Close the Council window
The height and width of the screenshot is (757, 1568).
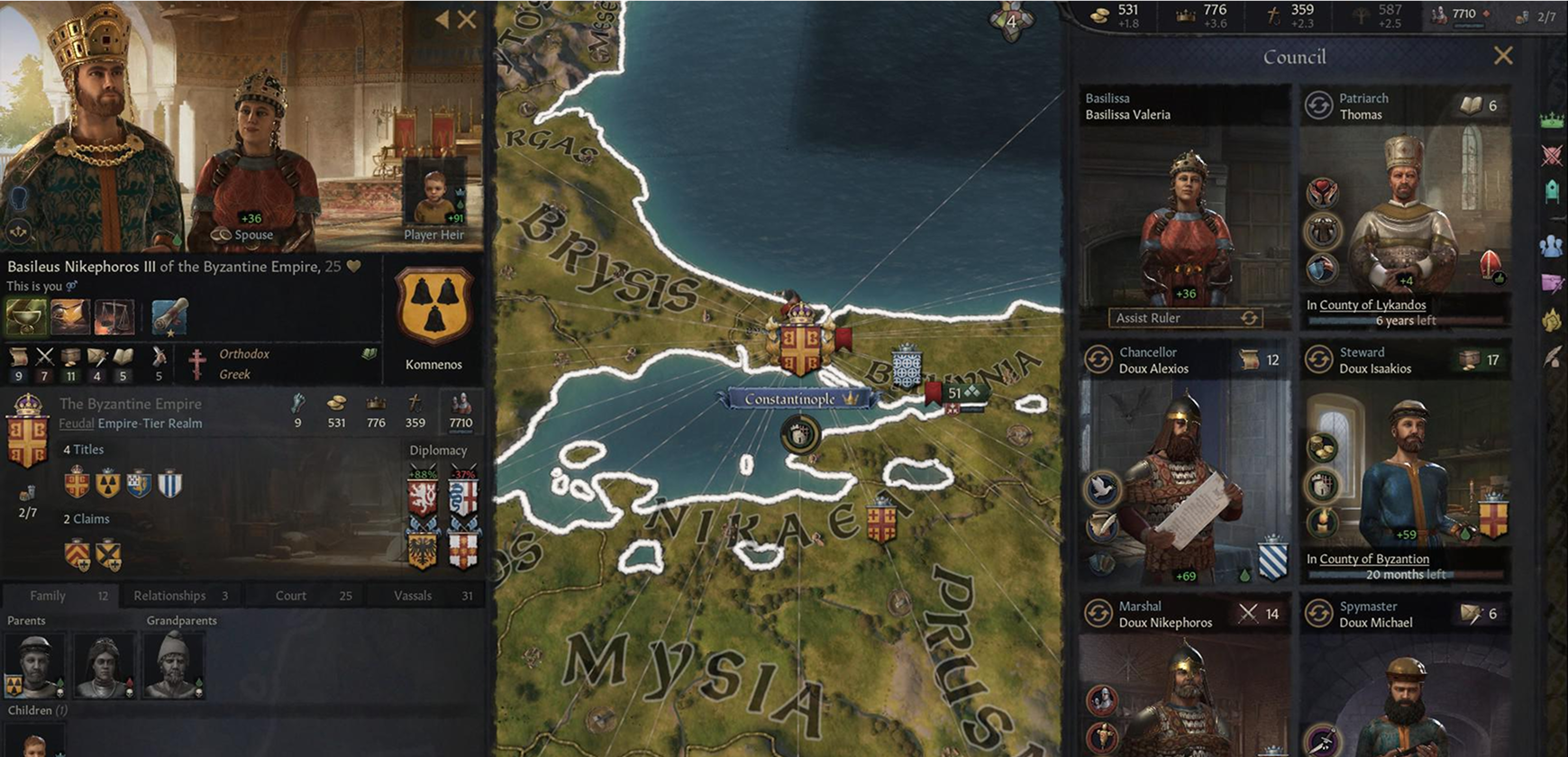pyautogui.click(x=1503, y=56)
